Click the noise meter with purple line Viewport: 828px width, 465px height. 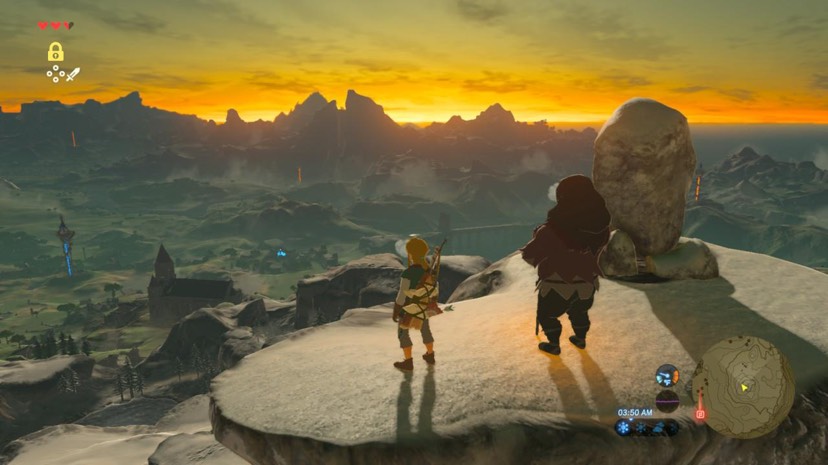667,402
